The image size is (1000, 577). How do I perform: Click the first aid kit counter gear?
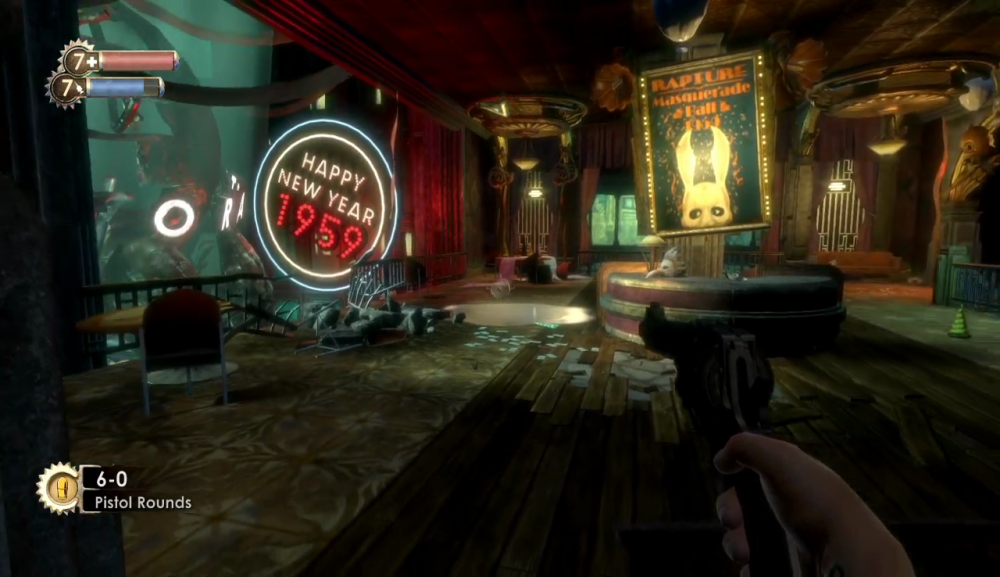coord(77,59)
